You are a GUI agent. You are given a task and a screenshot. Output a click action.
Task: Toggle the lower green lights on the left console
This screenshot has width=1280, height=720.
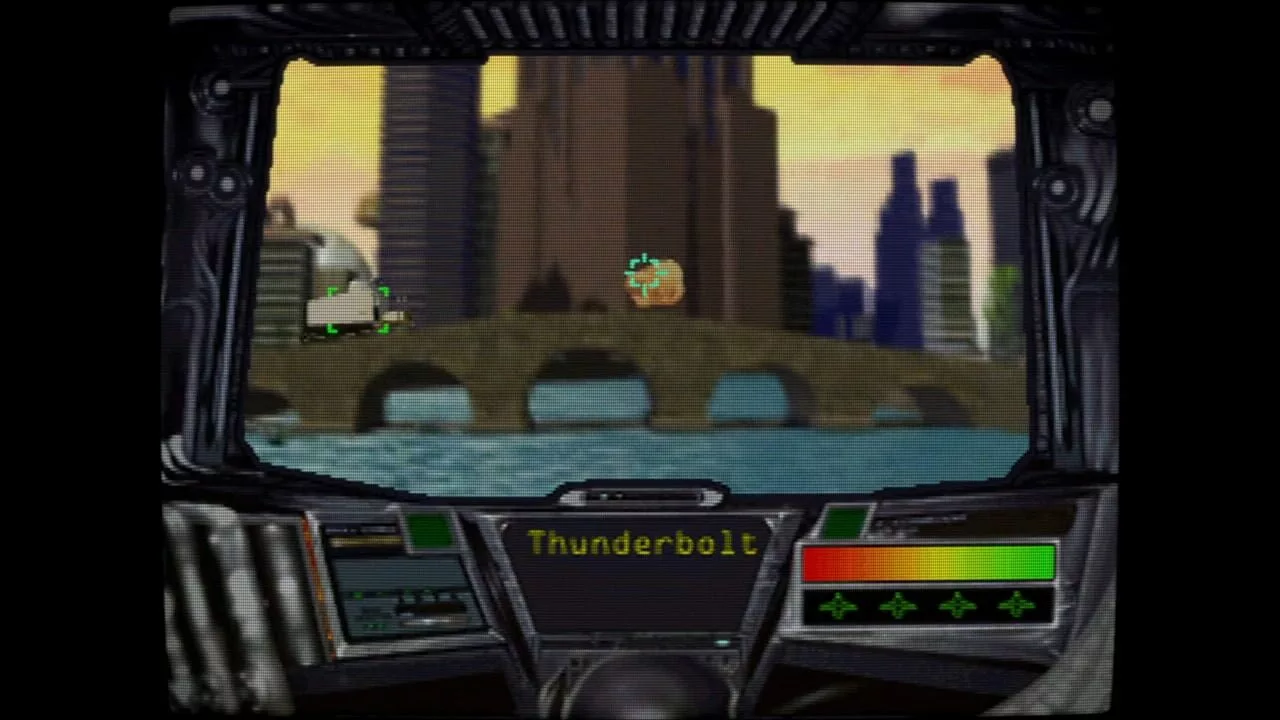click(x=374, y=624)
